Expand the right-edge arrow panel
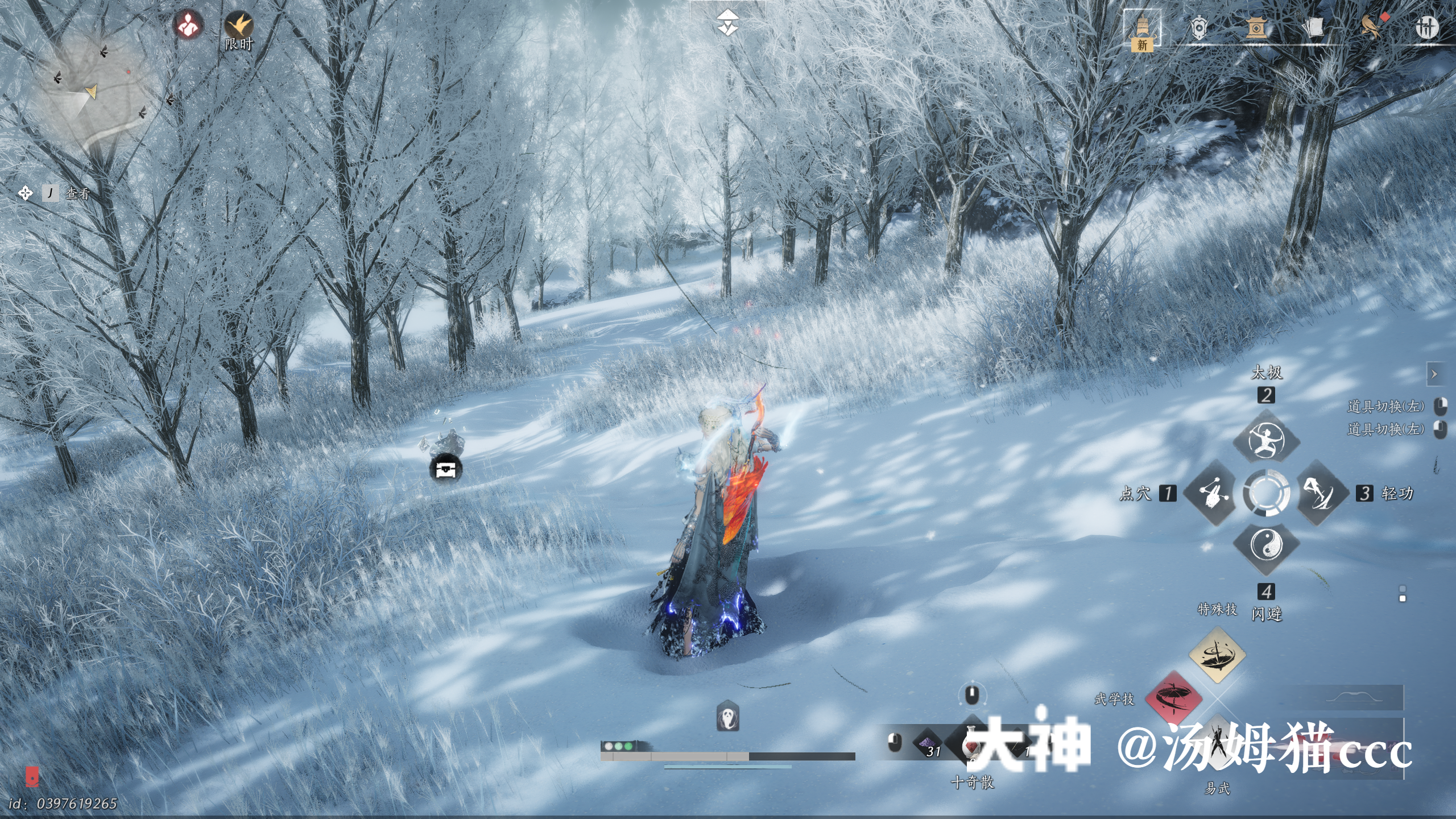Viewport: 1456px width, 819px height. [1434, 374]
